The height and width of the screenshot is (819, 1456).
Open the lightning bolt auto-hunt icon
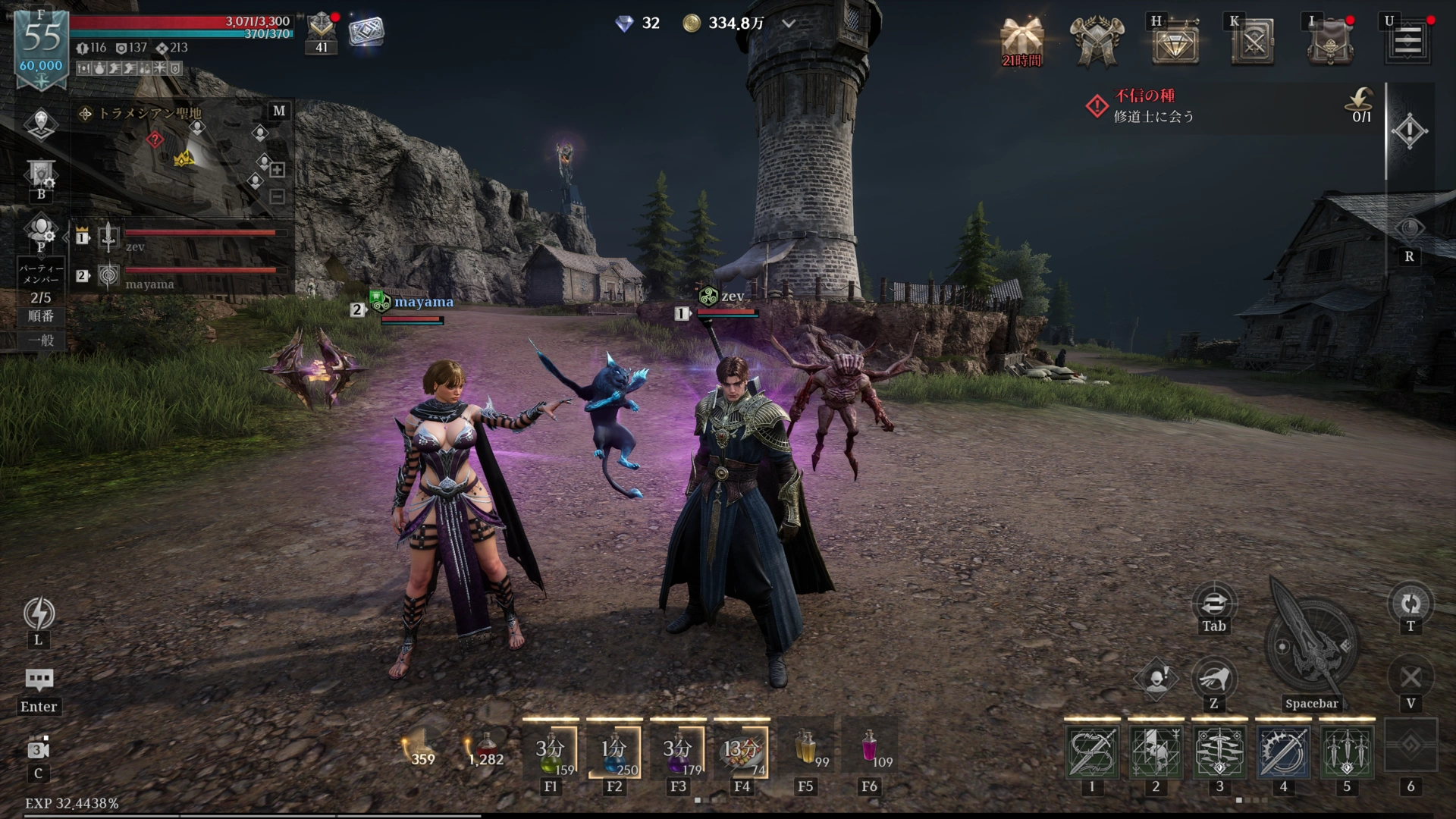pos(39,613)
